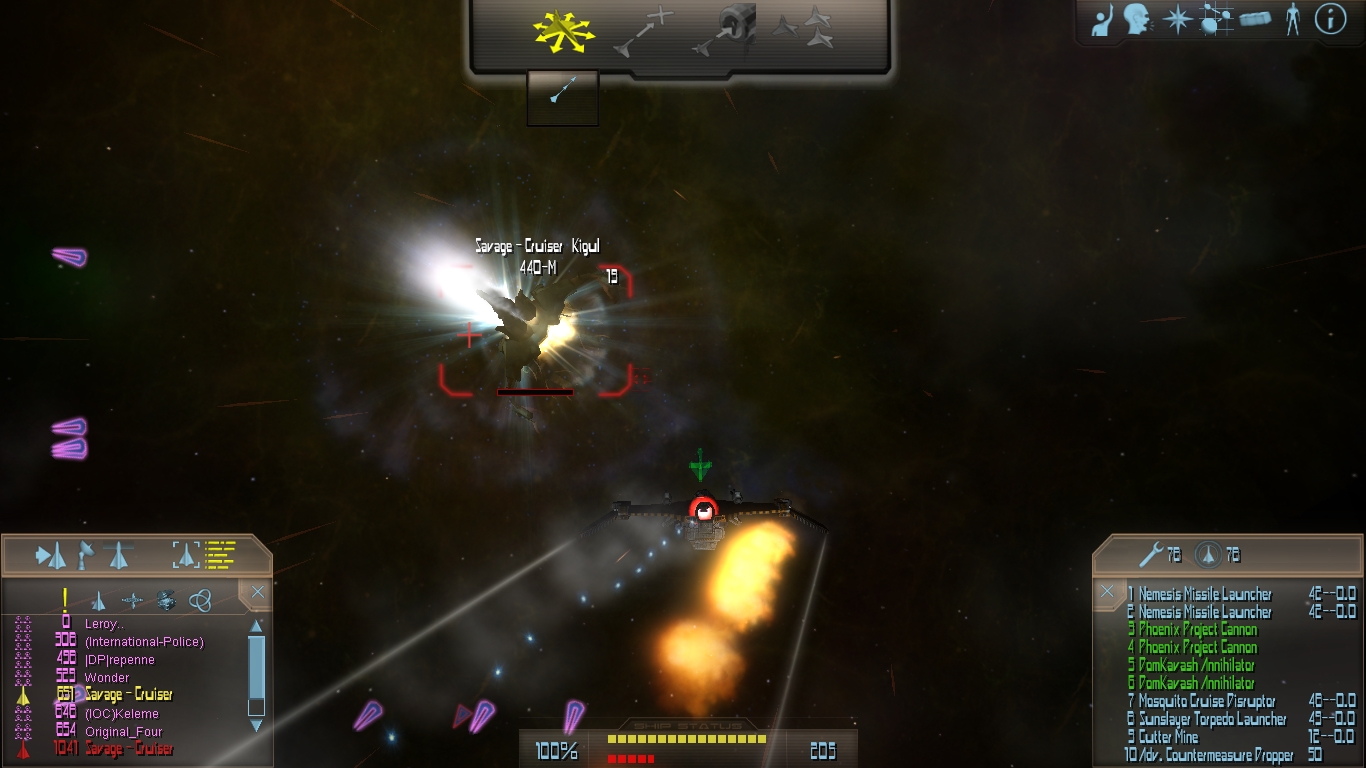1366x768 pixels.
Task: Open the cargo inventory block icon
Action: click(x=1257, y=20)
